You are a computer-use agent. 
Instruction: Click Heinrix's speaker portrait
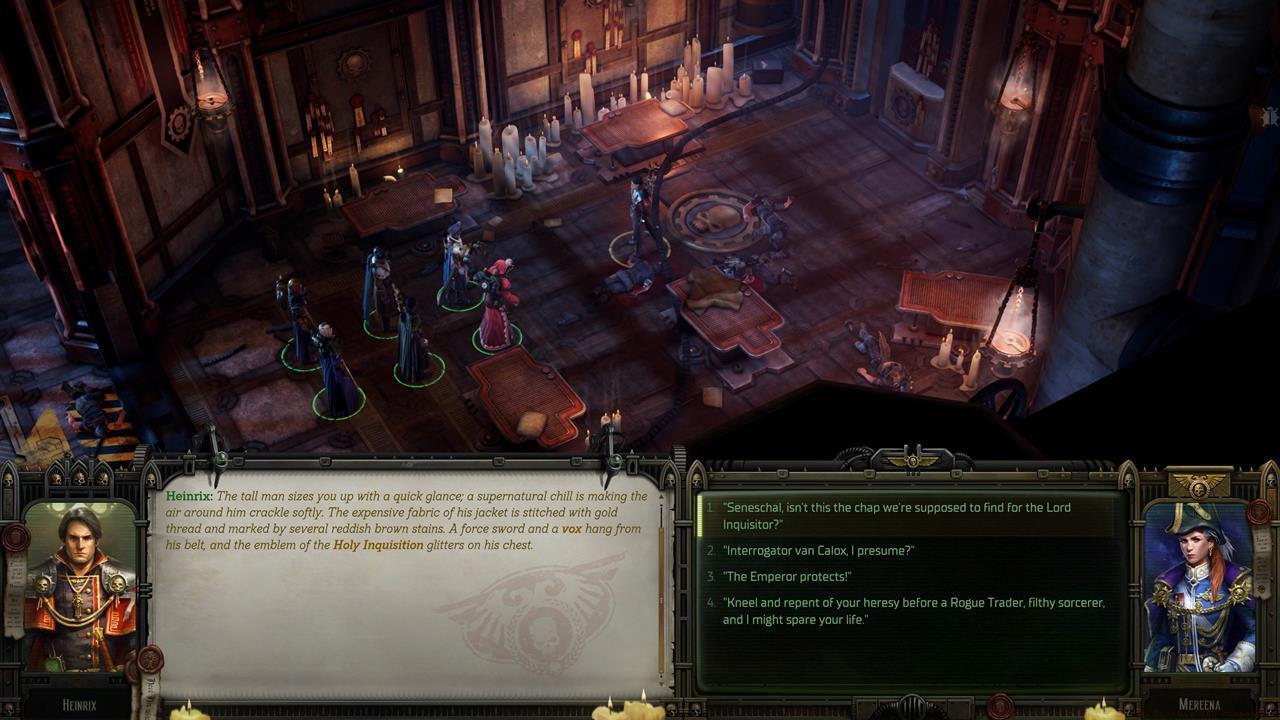click(80, 587)
